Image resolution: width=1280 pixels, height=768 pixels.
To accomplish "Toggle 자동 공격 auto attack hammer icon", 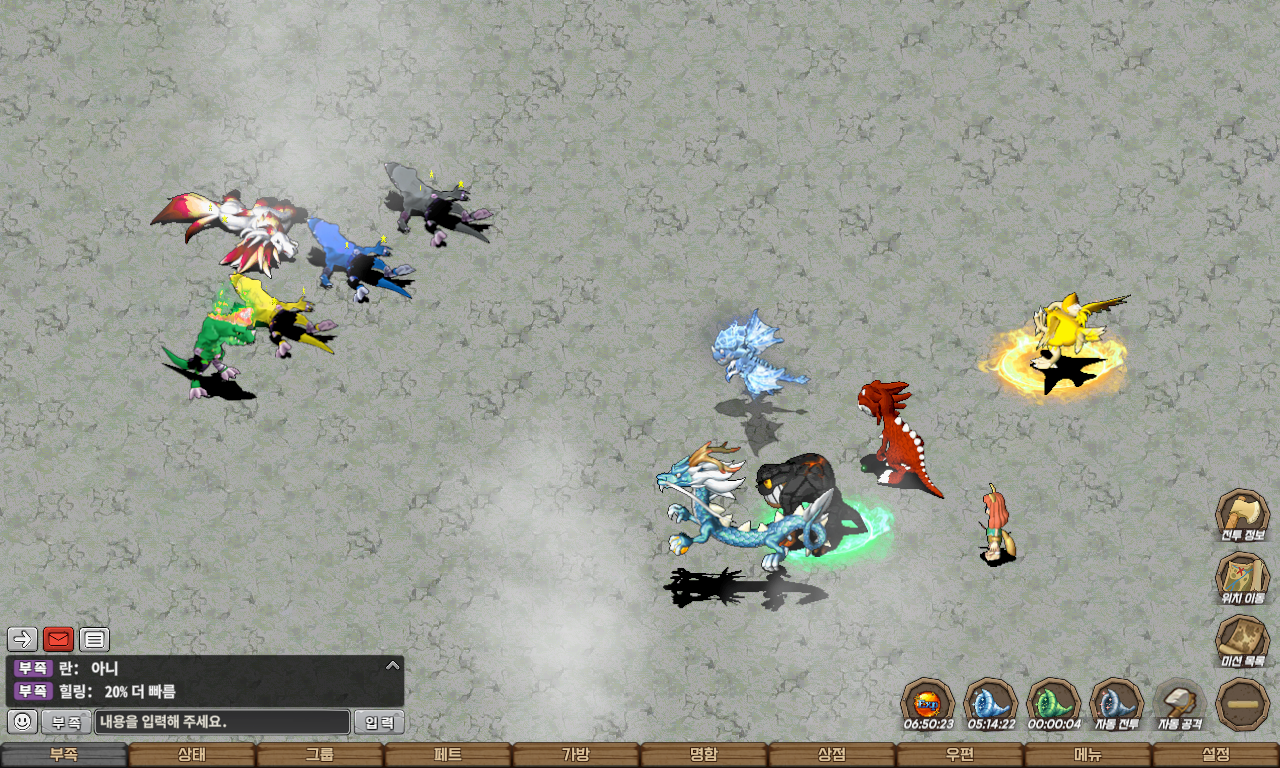I will [x=1180, y=703].
